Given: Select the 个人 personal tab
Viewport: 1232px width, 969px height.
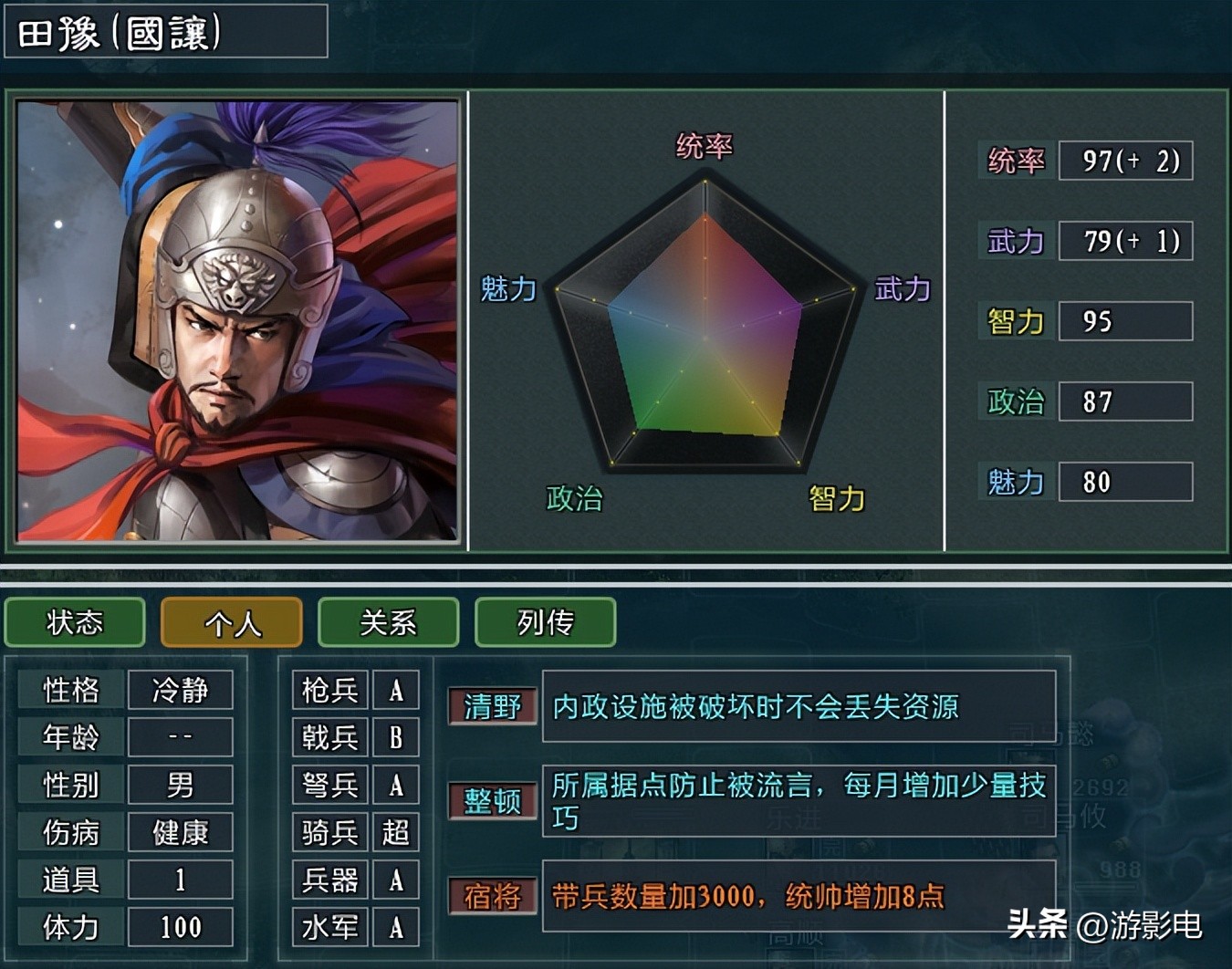Looking at the screenshot, I should coord(231,623).
